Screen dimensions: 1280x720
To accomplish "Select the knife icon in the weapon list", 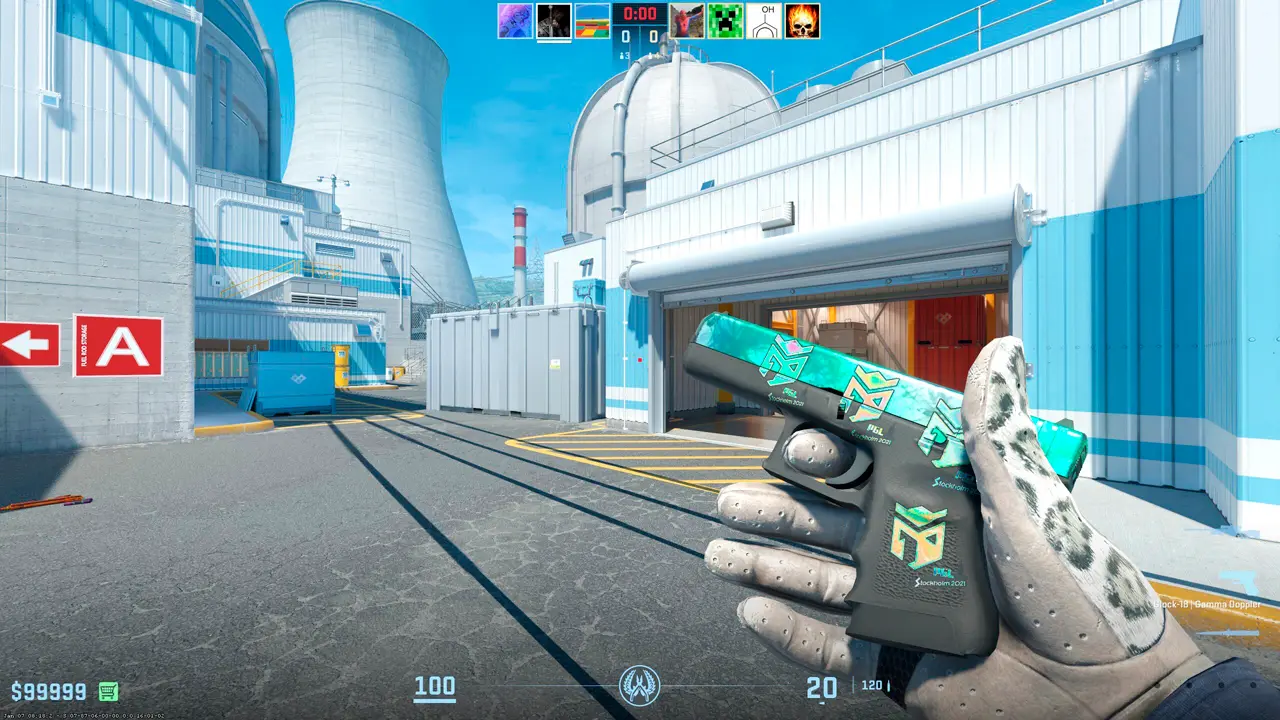I will pyautogui.click(x=1228, y=631).
